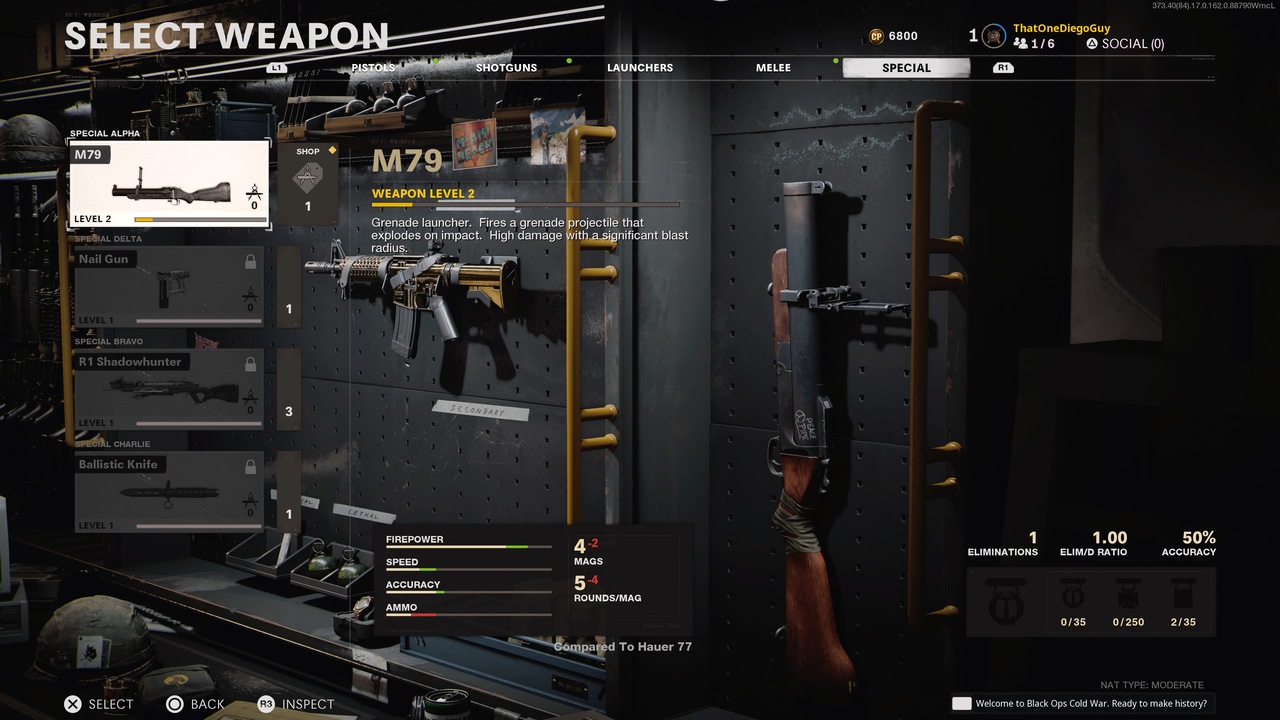The height and width of the screenshot is (720, 1280).
Task: Click the L1 bumper icon on tab bar
Action: pos(275,67)
